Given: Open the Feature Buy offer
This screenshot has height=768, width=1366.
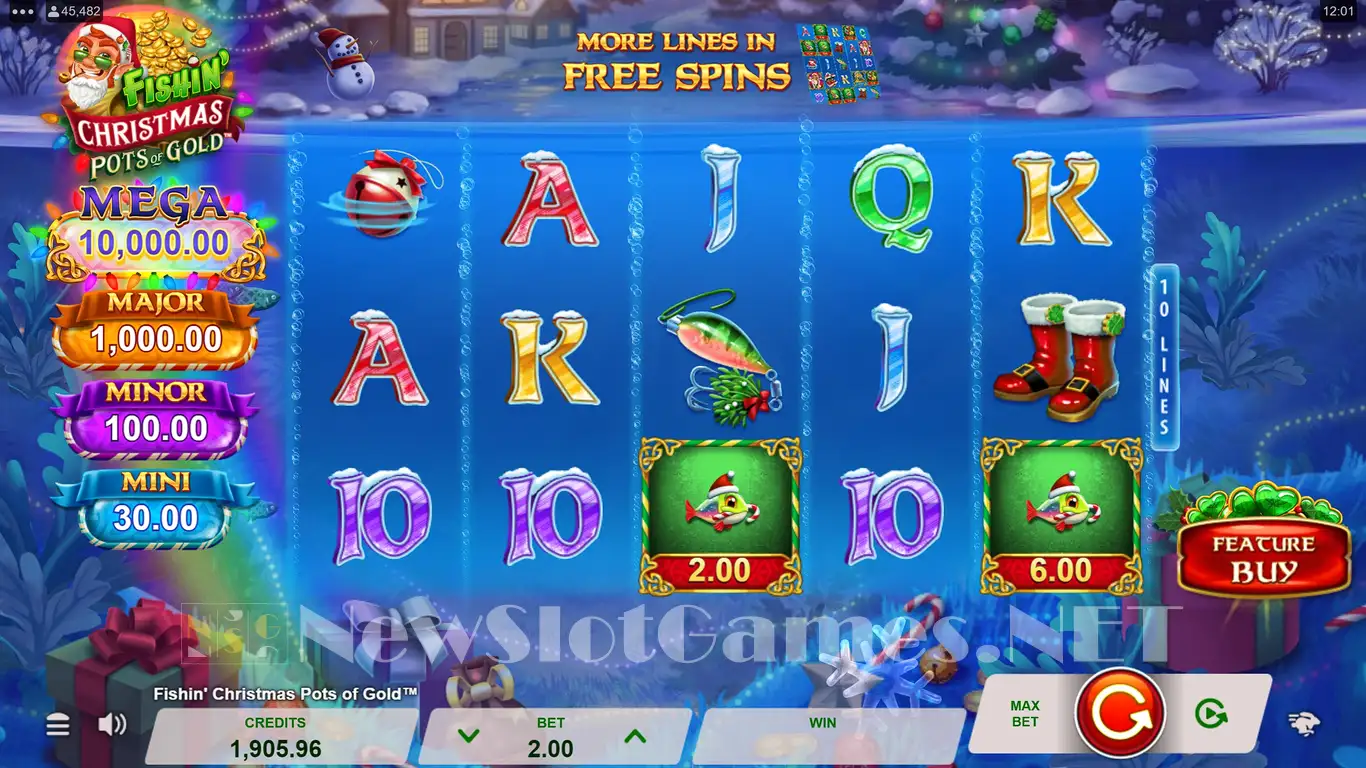Looking at the screenshot, I should click(x=1264, y=558).
